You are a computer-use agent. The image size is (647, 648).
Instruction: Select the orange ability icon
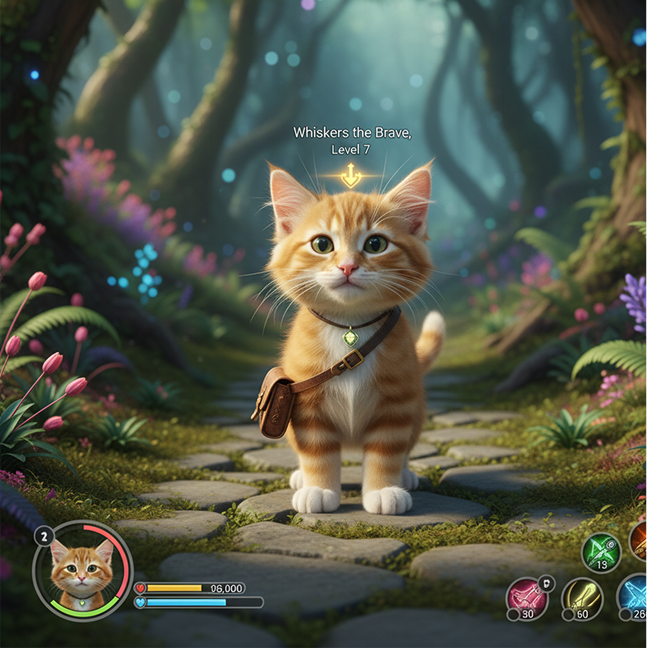[640, 541]
